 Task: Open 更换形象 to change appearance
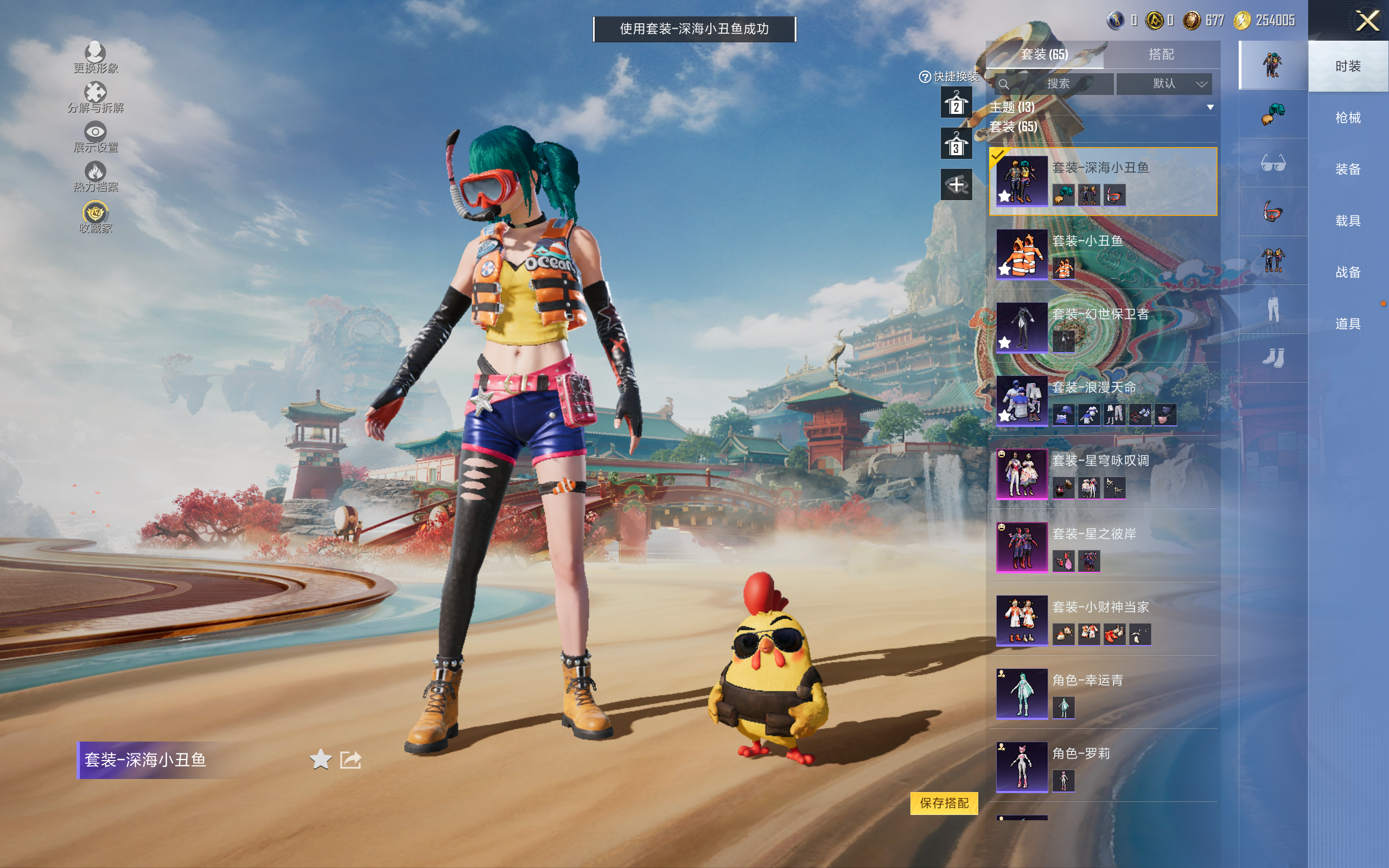click(x=95, y=58)
